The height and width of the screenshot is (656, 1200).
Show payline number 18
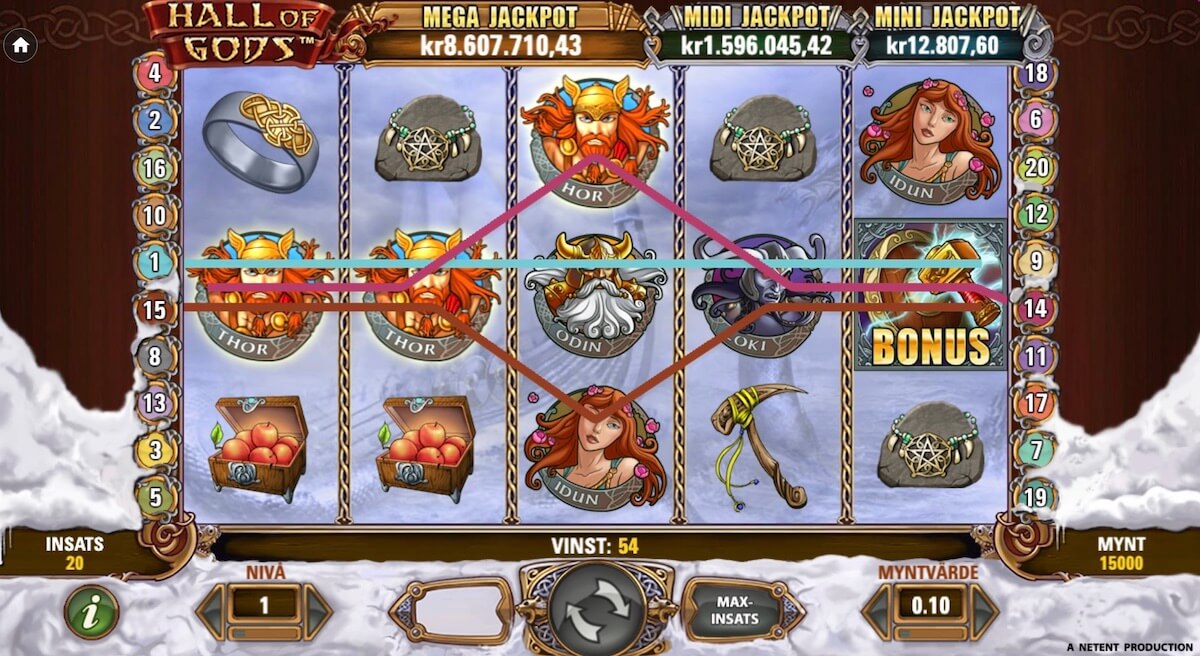click(1036, 73)
